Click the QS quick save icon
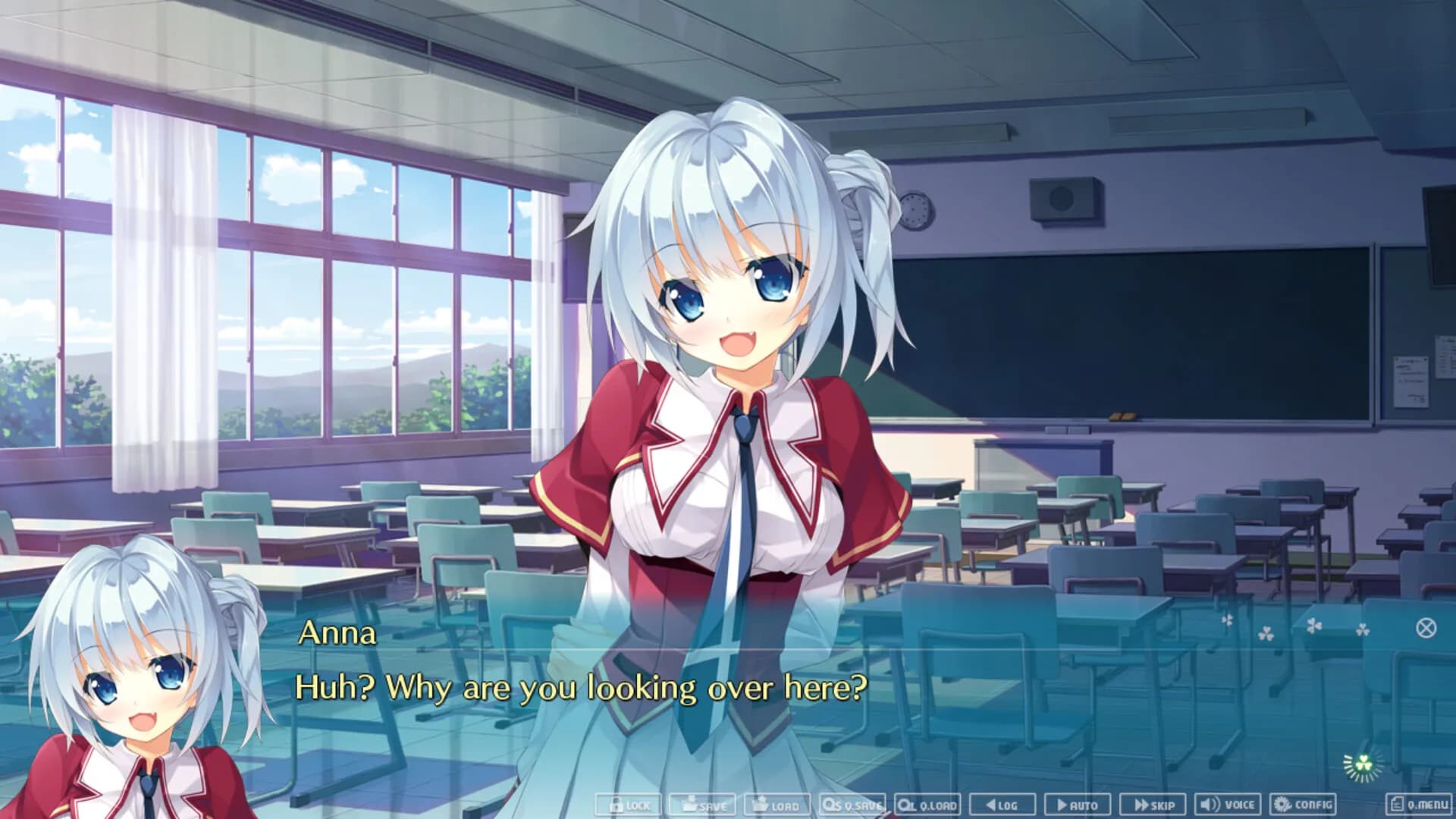1456x819 pixels. tap(831, 805)
